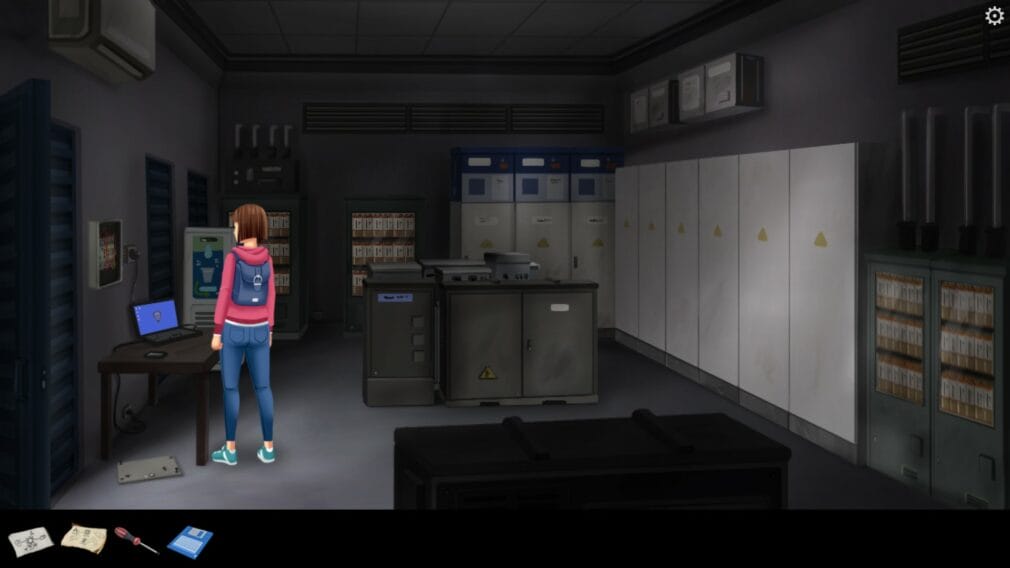The height and width of the screenshot is (568, 1010).
Task: Pick the yellowed paper note from inventory
Action: point(84,539)
